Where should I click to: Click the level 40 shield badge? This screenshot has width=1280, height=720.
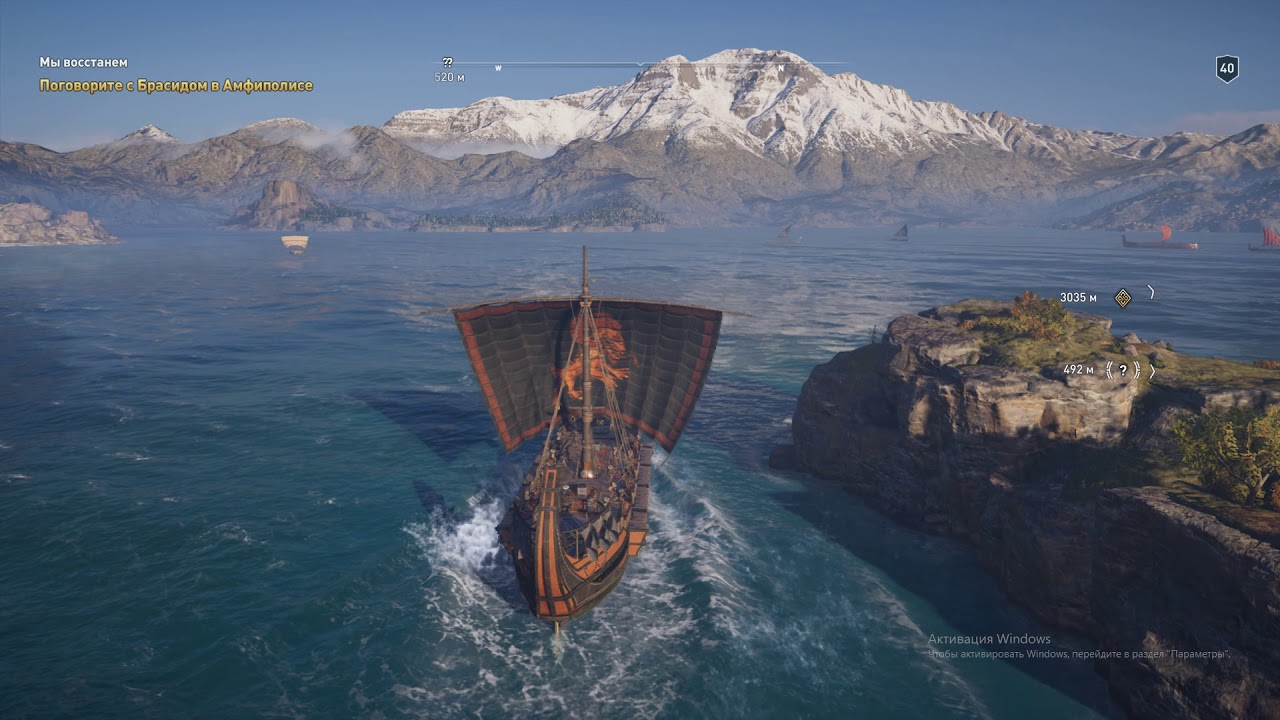click(1227, 68)
